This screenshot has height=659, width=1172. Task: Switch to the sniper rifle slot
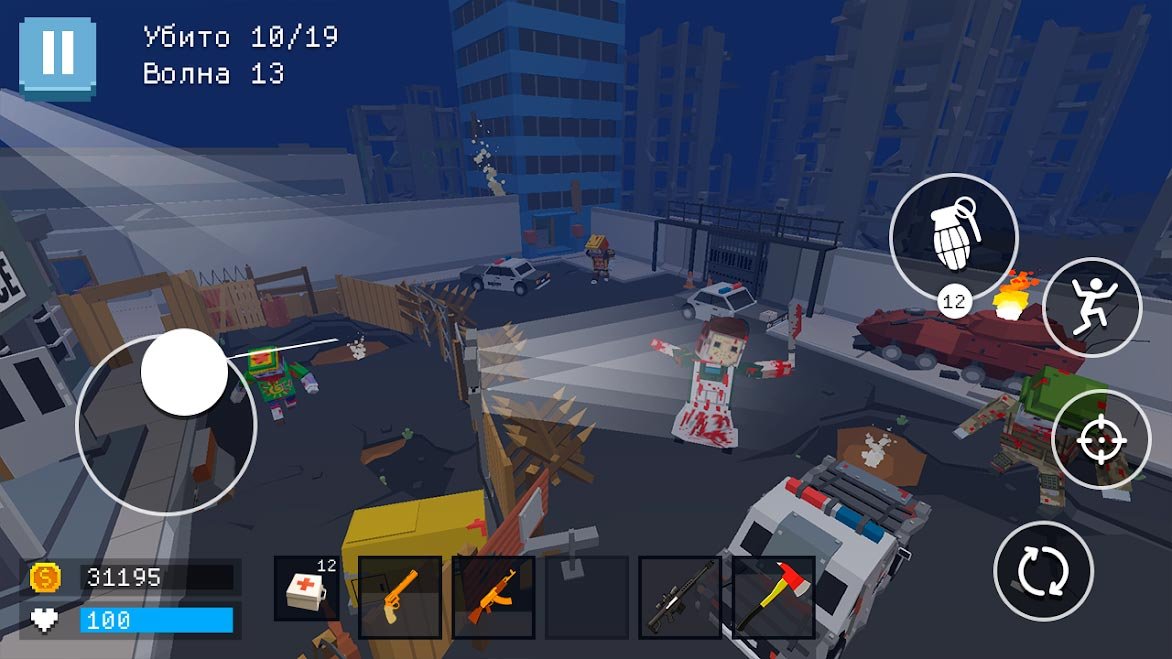click(x=680, y=597)
